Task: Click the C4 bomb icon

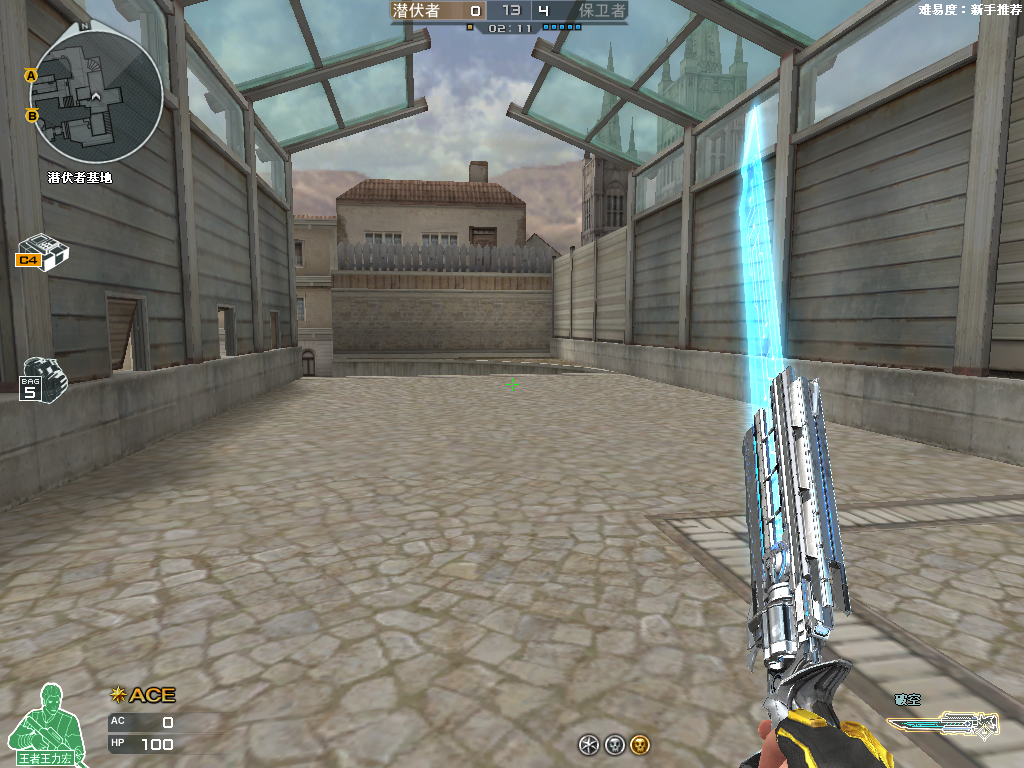Action: [x=42, y=254]
